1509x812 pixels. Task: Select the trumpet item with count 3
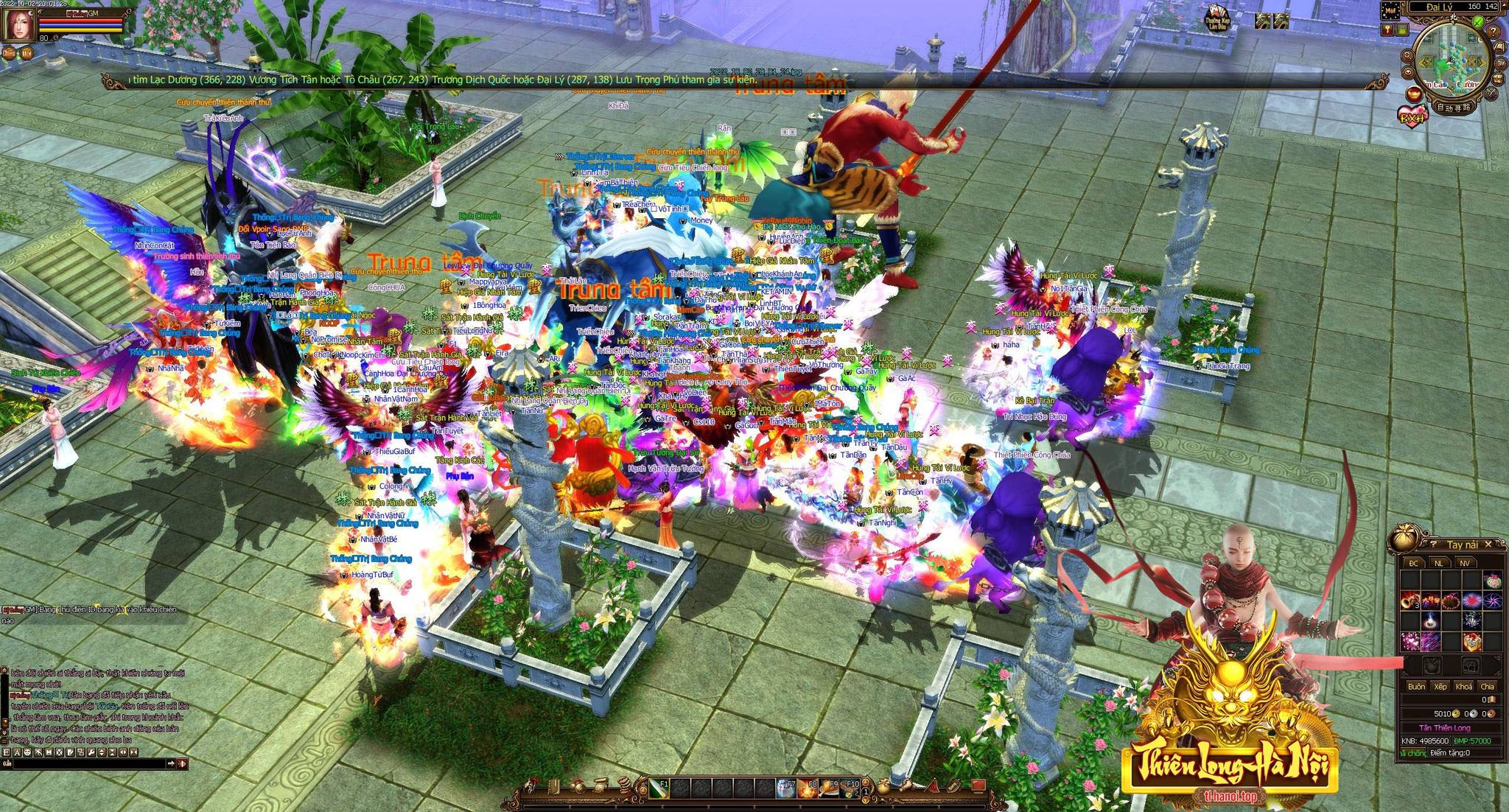coord(1410,601)
